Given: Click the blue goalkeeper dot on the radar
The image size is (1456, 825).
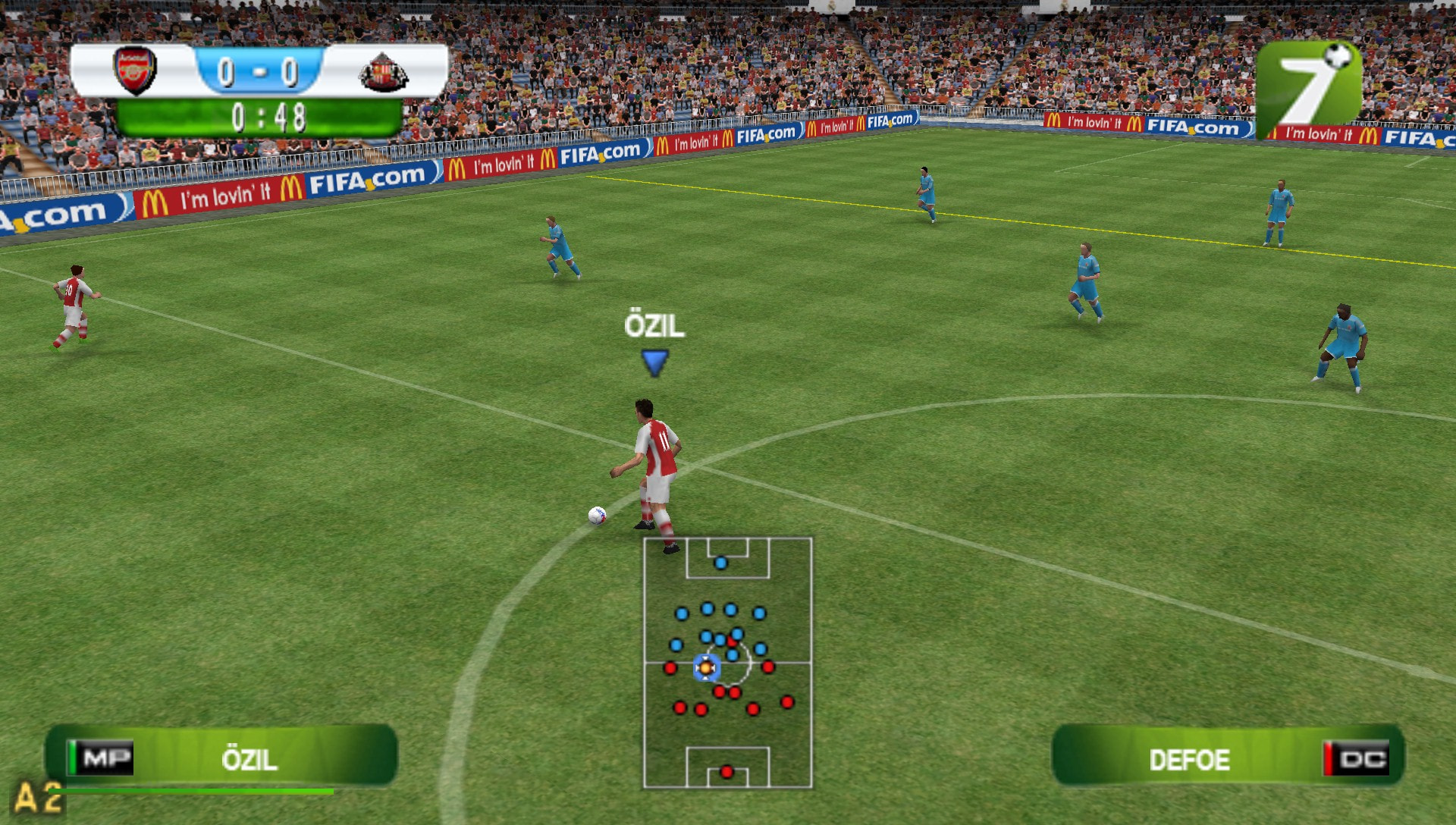Looking at the screenshot, I should point(721,562).
